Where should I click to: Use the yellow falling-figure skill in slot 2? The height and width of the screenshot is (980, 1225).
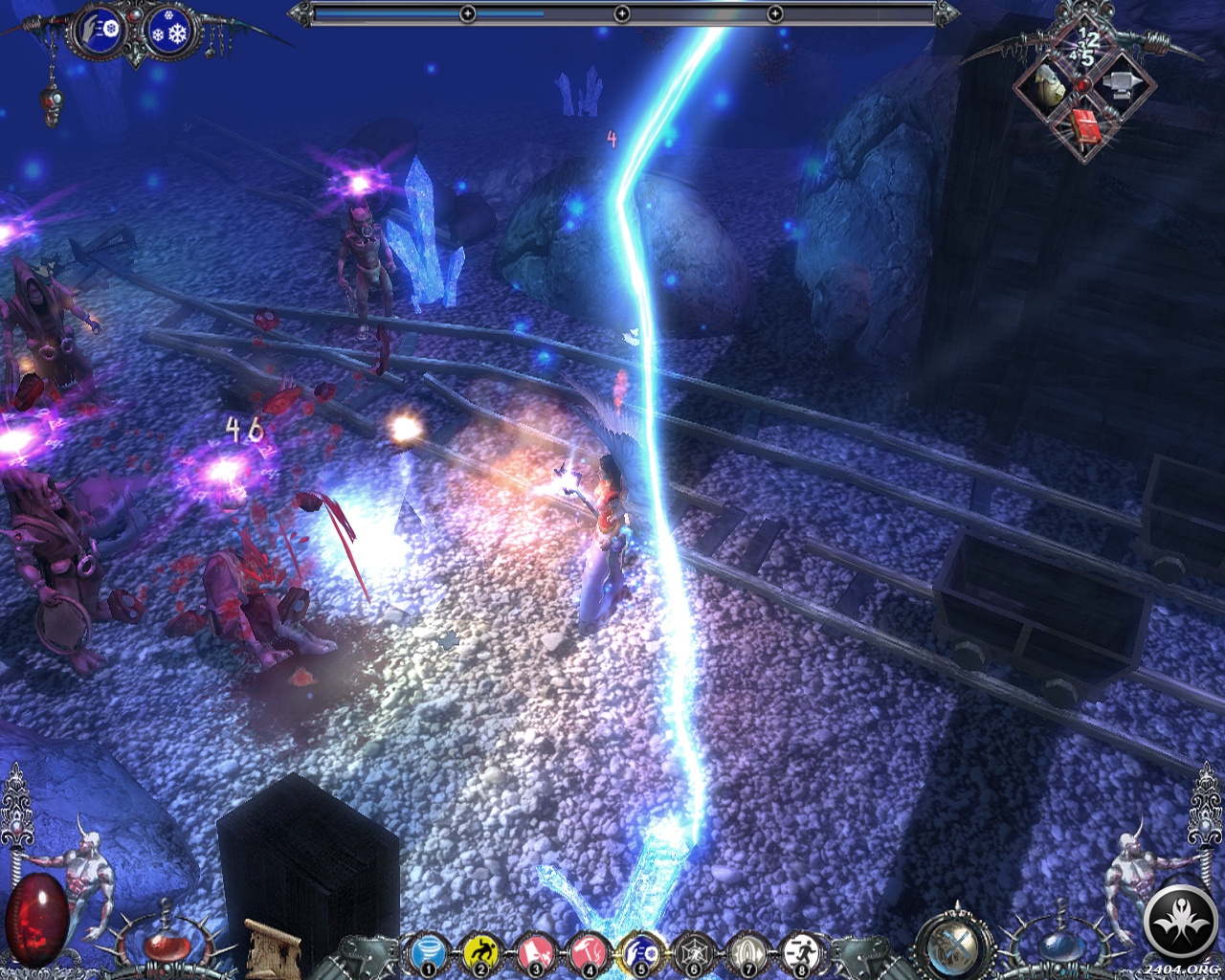pos(479,953)
